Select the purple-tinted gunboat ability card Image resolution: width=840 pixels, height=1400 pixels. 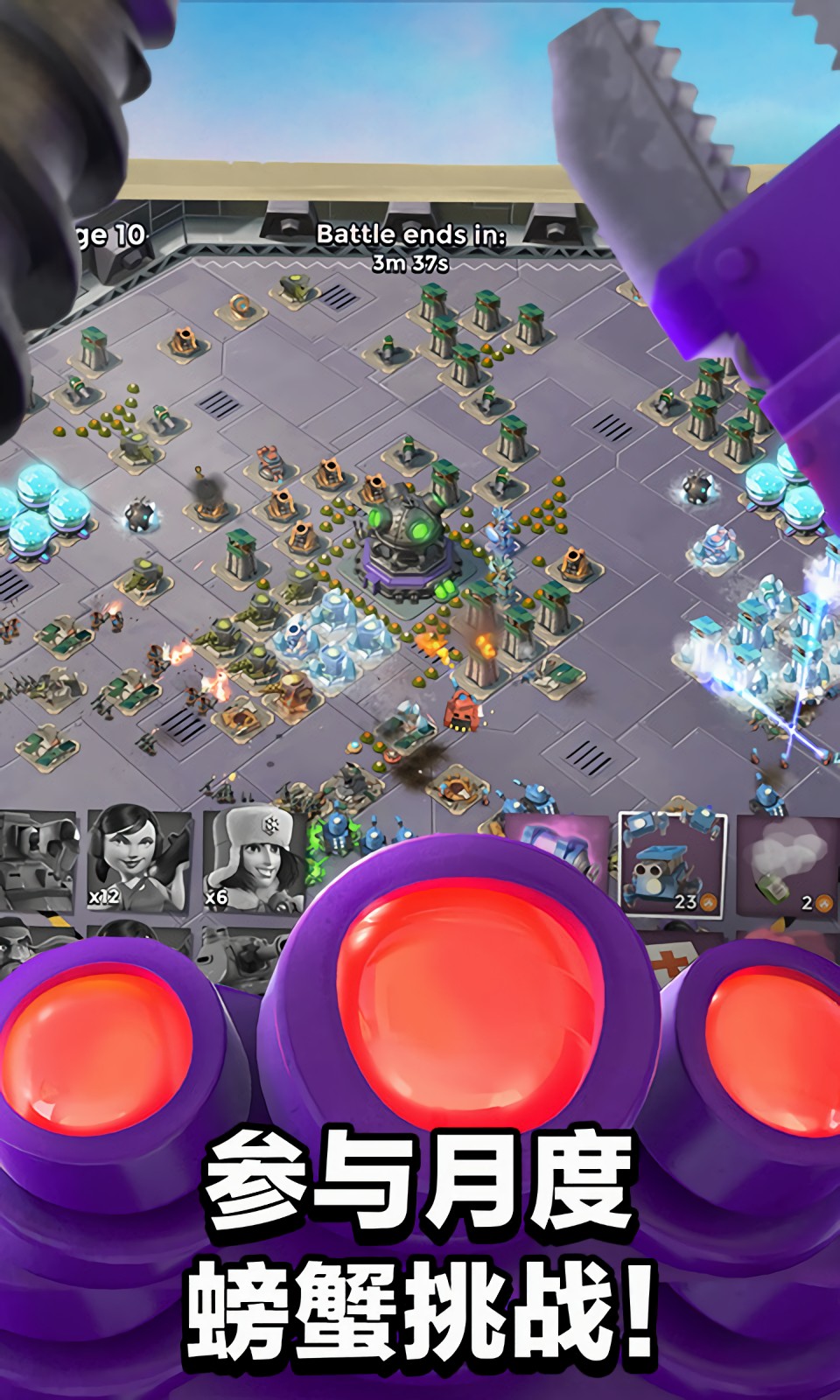coord(560,853)
